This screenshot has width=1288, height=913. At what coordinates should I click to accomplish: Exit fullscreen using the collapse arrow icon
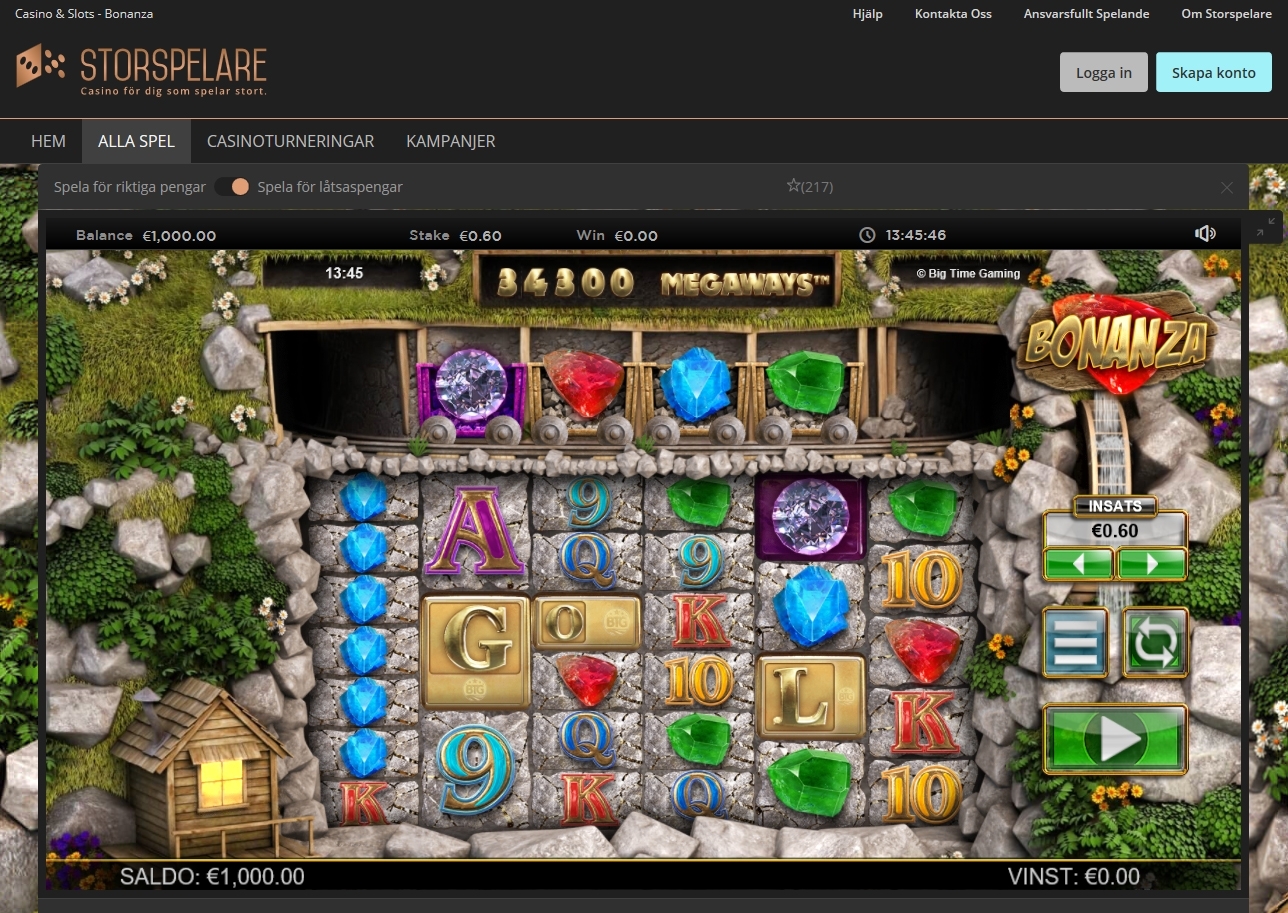pos(1272,221)
